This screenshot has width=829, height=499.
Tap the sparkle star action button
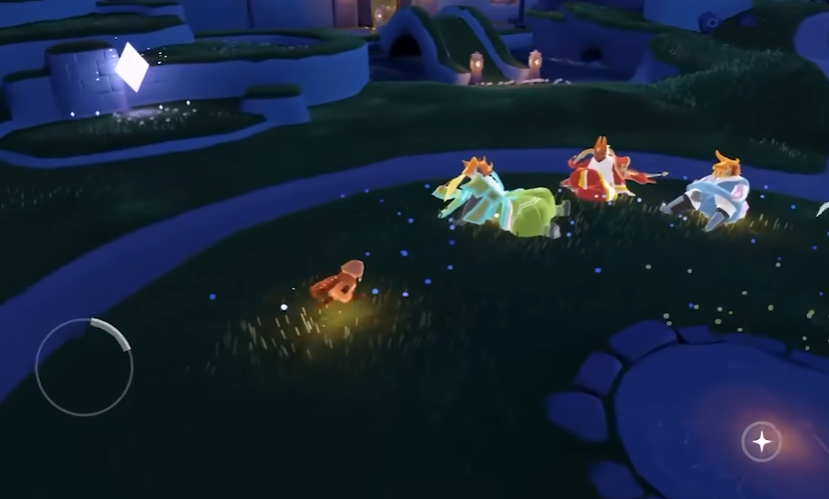[761, 441]
